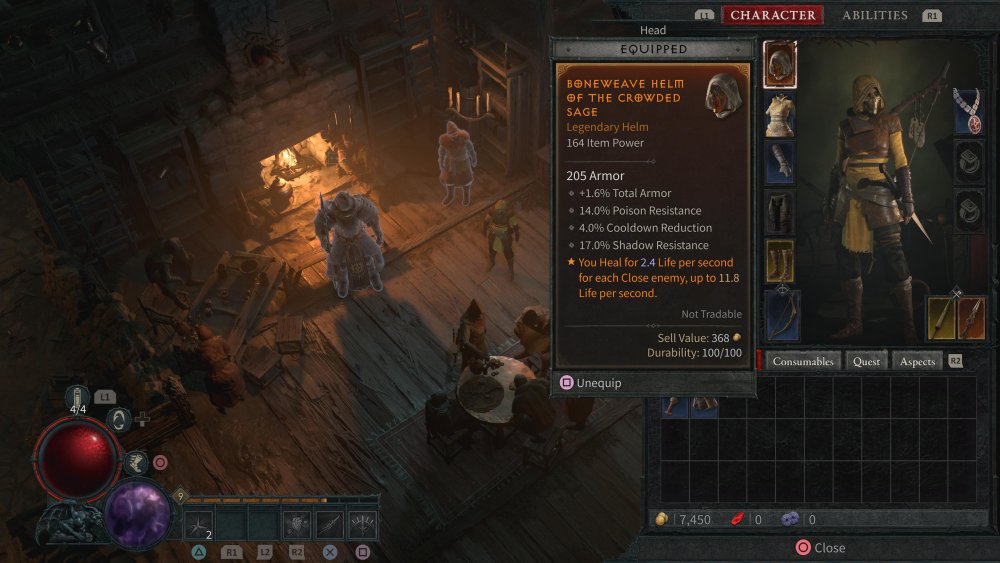Image resolution: width=1000 pixels, height=563 pixels.
Task: Select the red gem amulet slot
Action: [x=969, y=110]
